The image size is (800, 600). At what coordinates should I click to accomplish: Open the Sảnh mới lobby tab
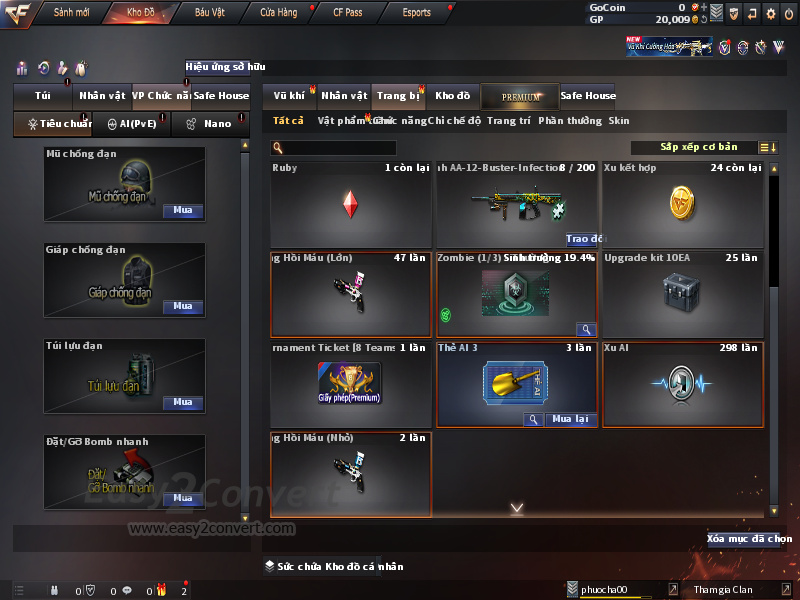pos(71,13)
